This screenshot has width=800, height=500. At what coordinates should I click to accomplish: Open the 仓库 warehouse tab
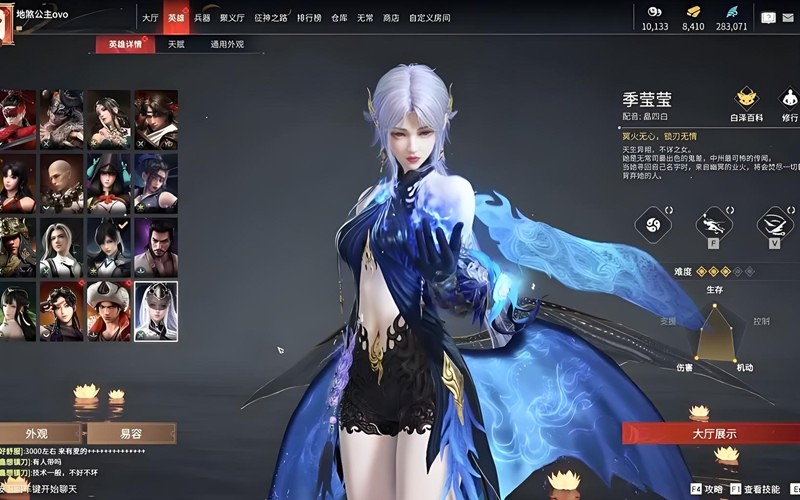[340, 18]
